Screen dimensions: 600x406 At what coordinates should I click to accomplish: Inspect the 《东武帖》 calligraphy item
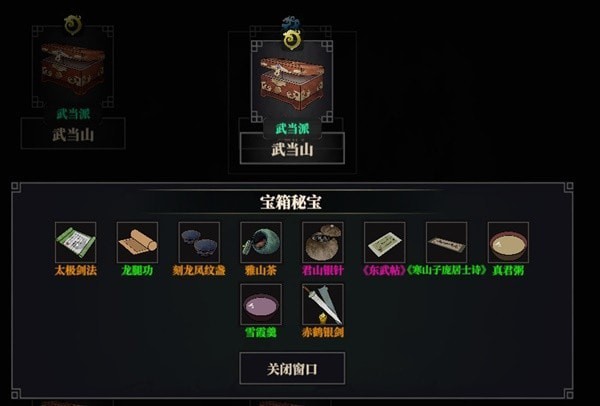(x=385, y=243)
